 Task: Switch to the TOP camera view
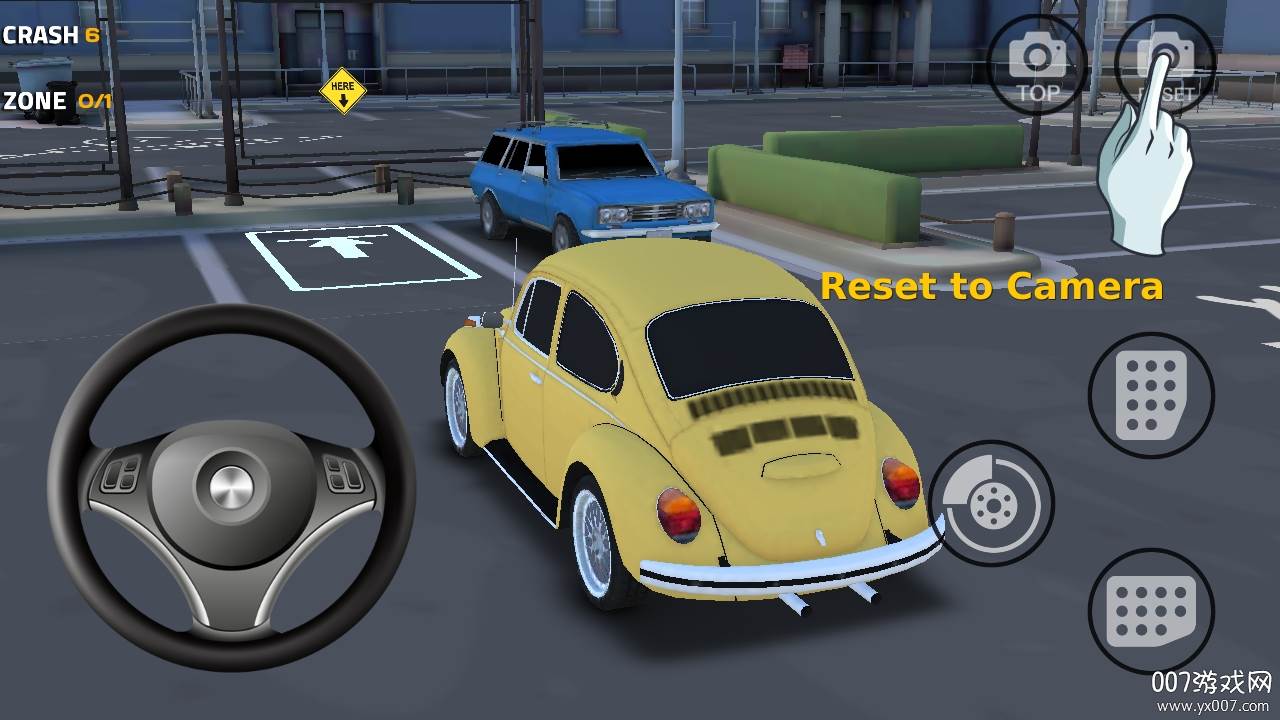1037,65
